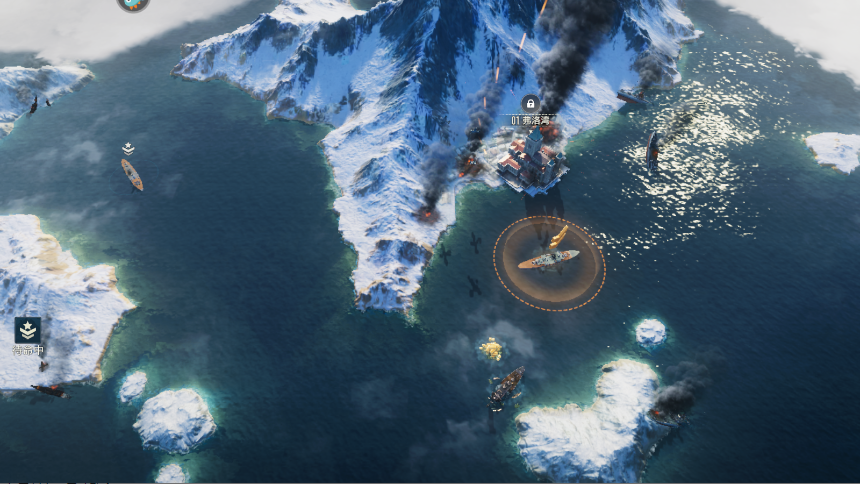Tap the locked 01 弗洛湾 stage marker
Screen dimensions: 860x484
point(530,103)
